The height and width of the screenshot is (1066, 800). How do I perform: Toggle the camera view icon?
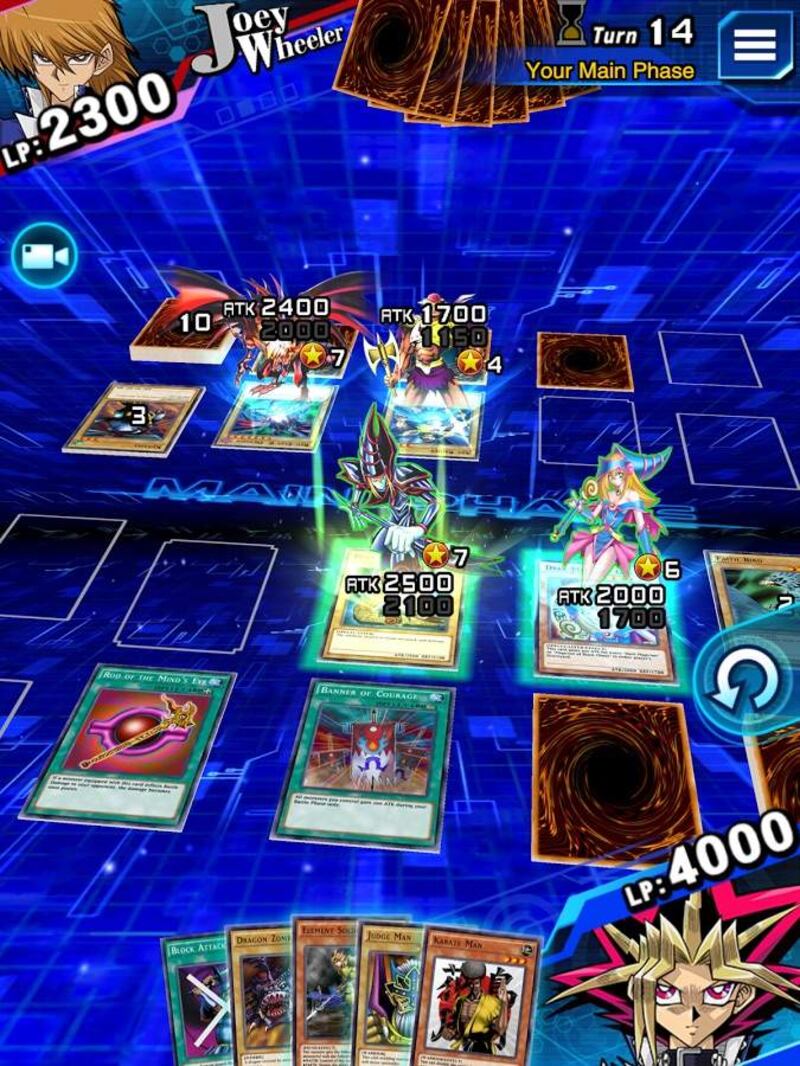click(x=44, y=257)
